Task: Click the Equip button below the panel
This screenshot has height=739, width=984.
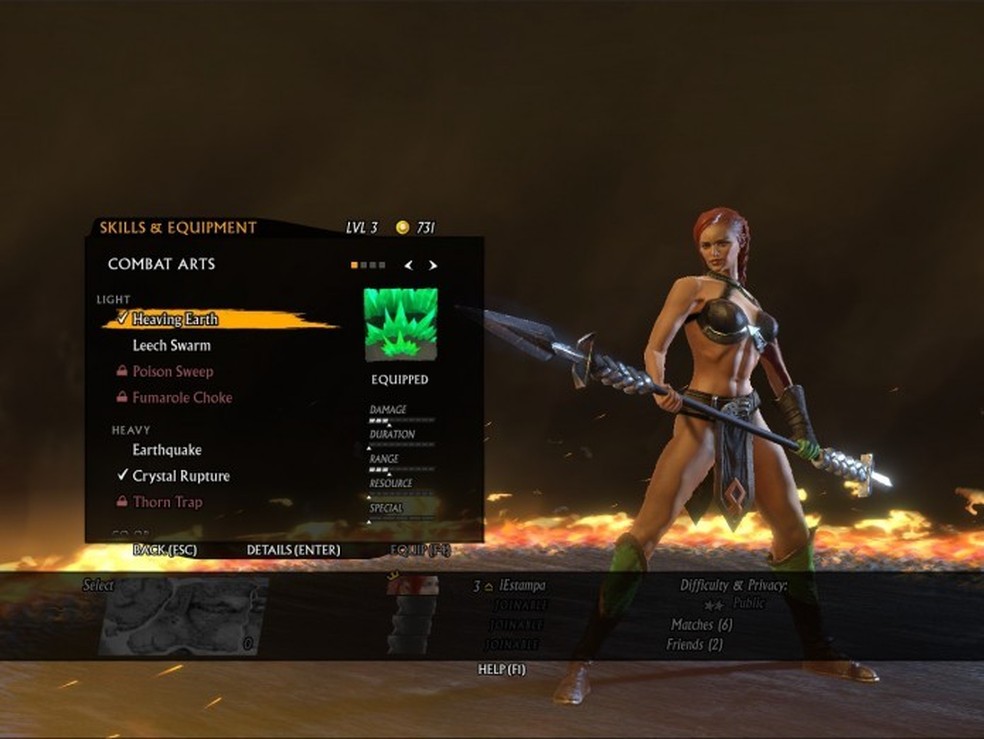Action: 420,550
